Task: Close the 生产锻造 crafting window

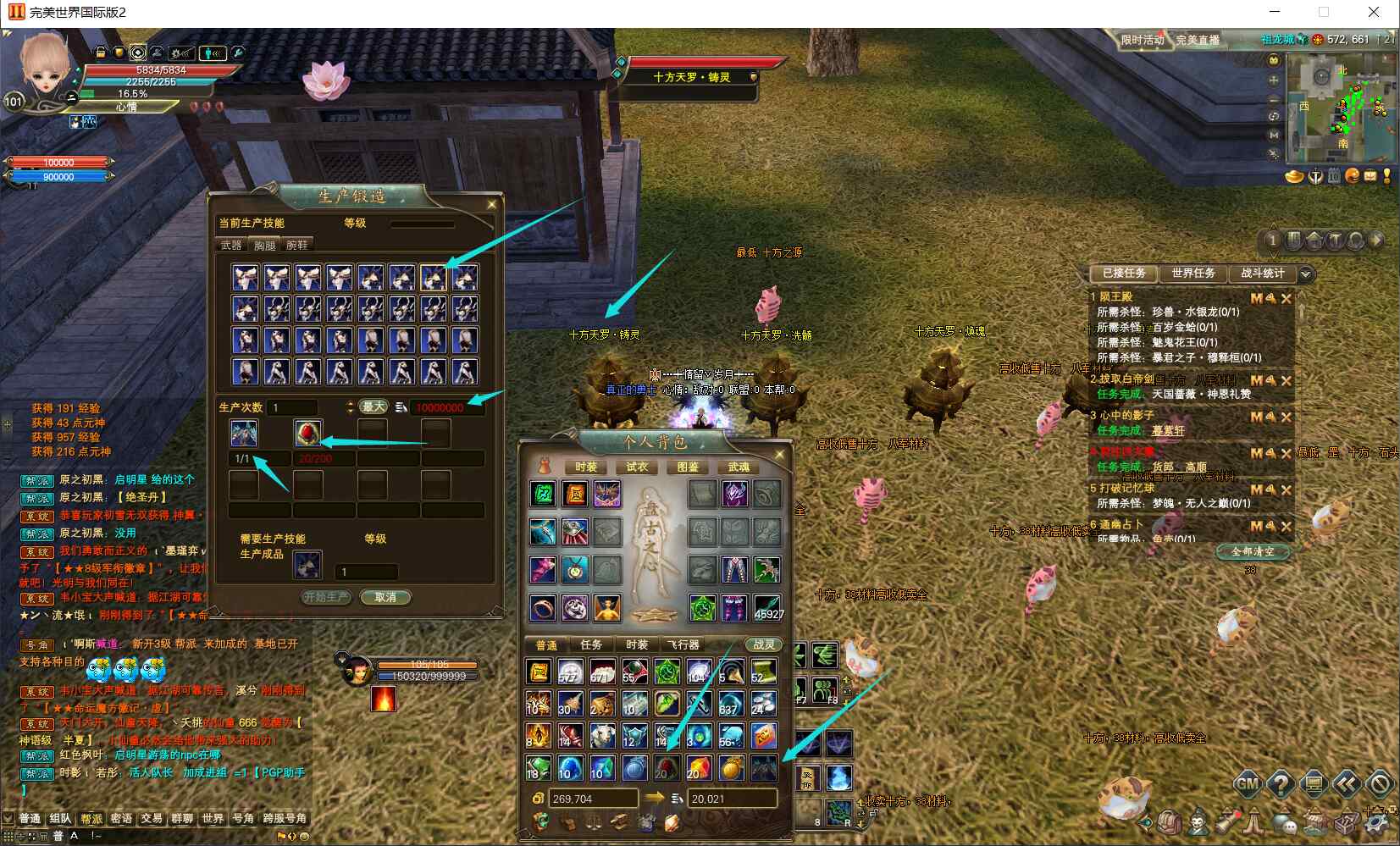Action: (x=491, y=204)
